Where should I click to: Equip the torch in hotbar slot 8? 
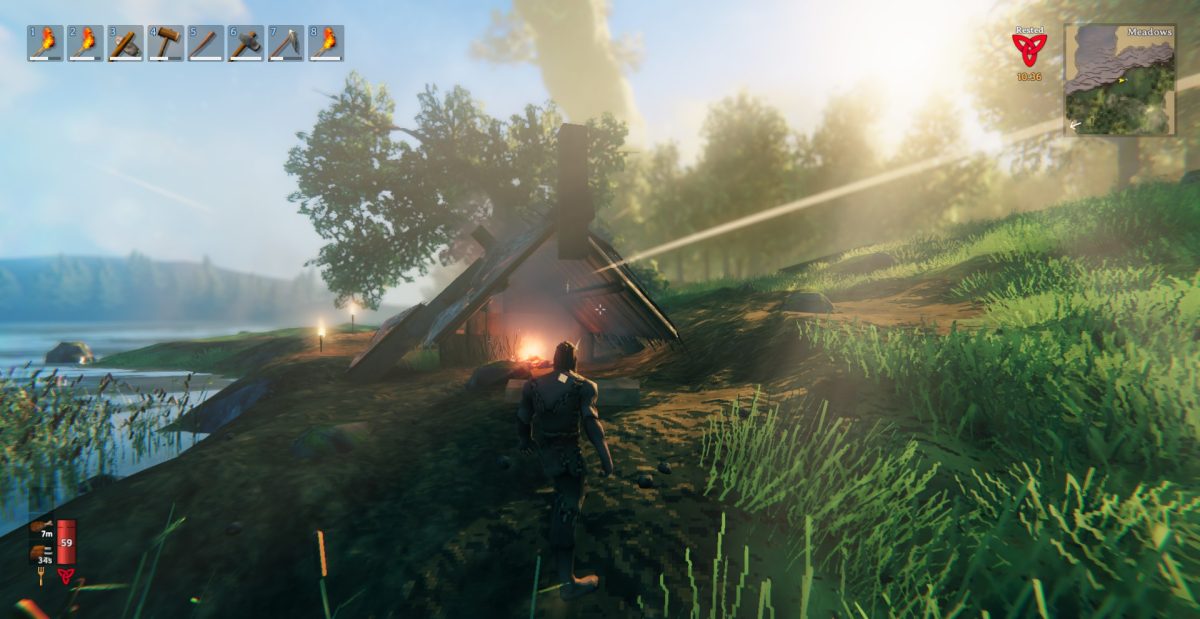click(325, 43)
